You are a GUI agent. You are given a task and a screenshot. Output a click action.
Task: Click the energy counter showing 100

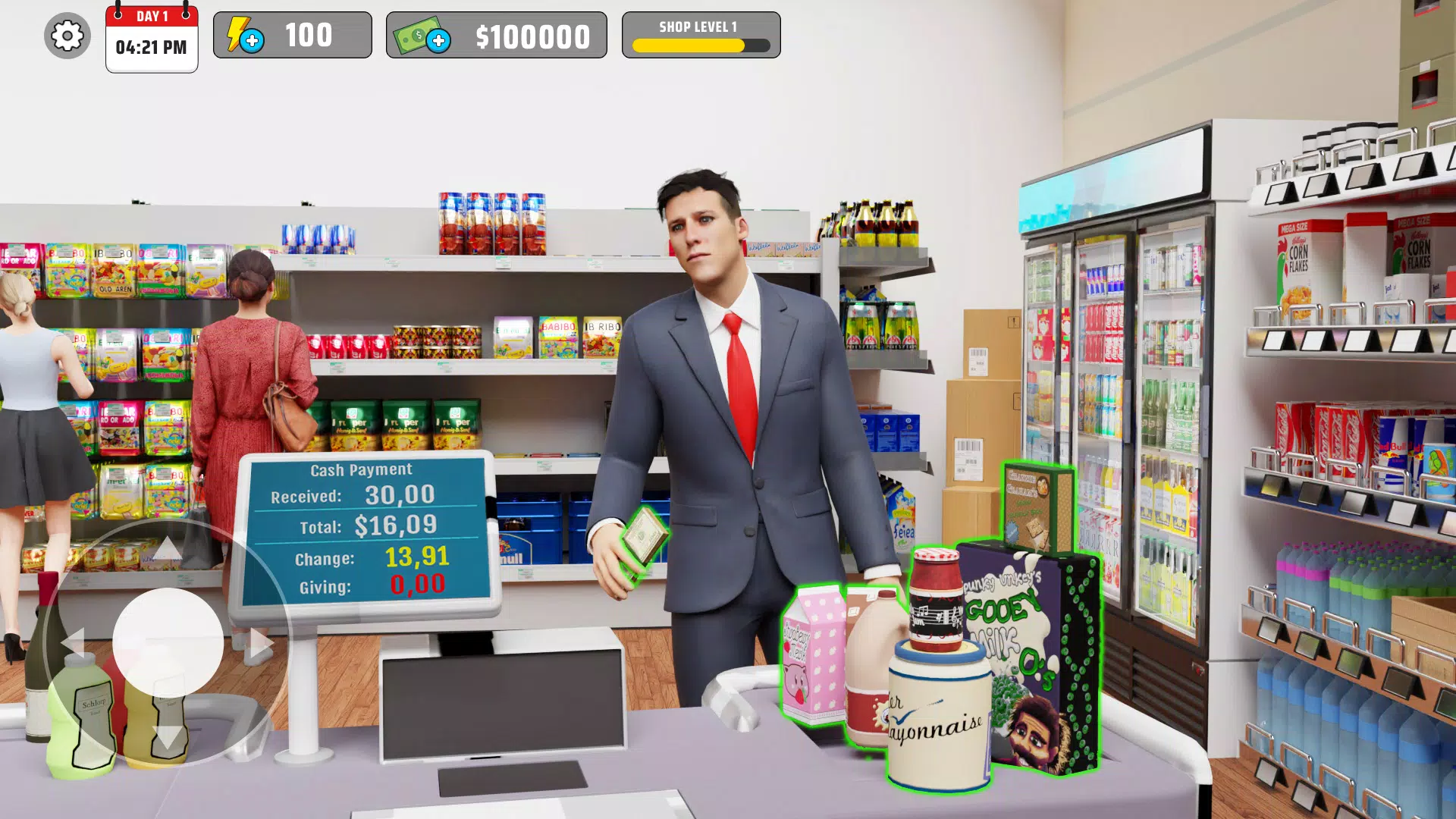(309, 34)
